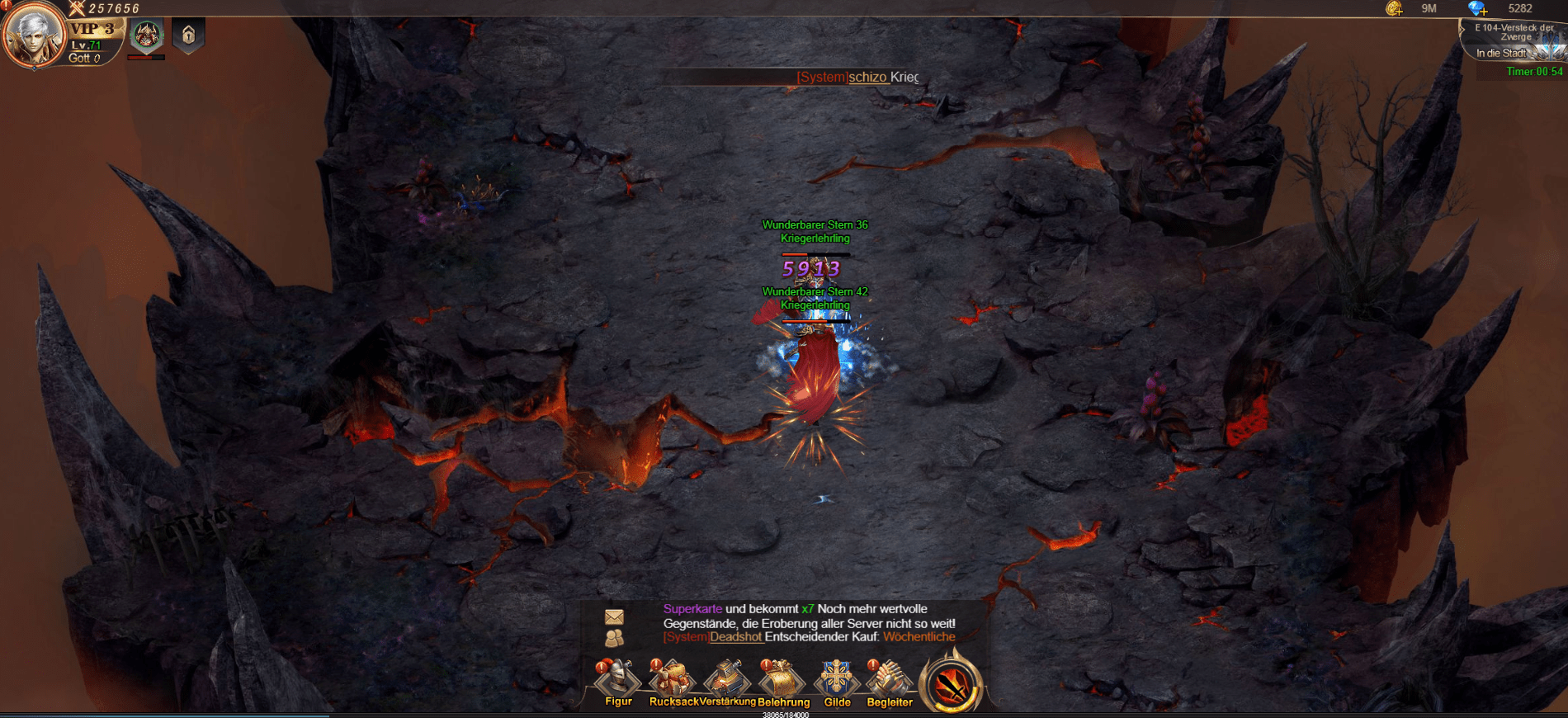Select the horned boss target icon
This screenshot has width=1568, height=718.
tap(147, 35)
